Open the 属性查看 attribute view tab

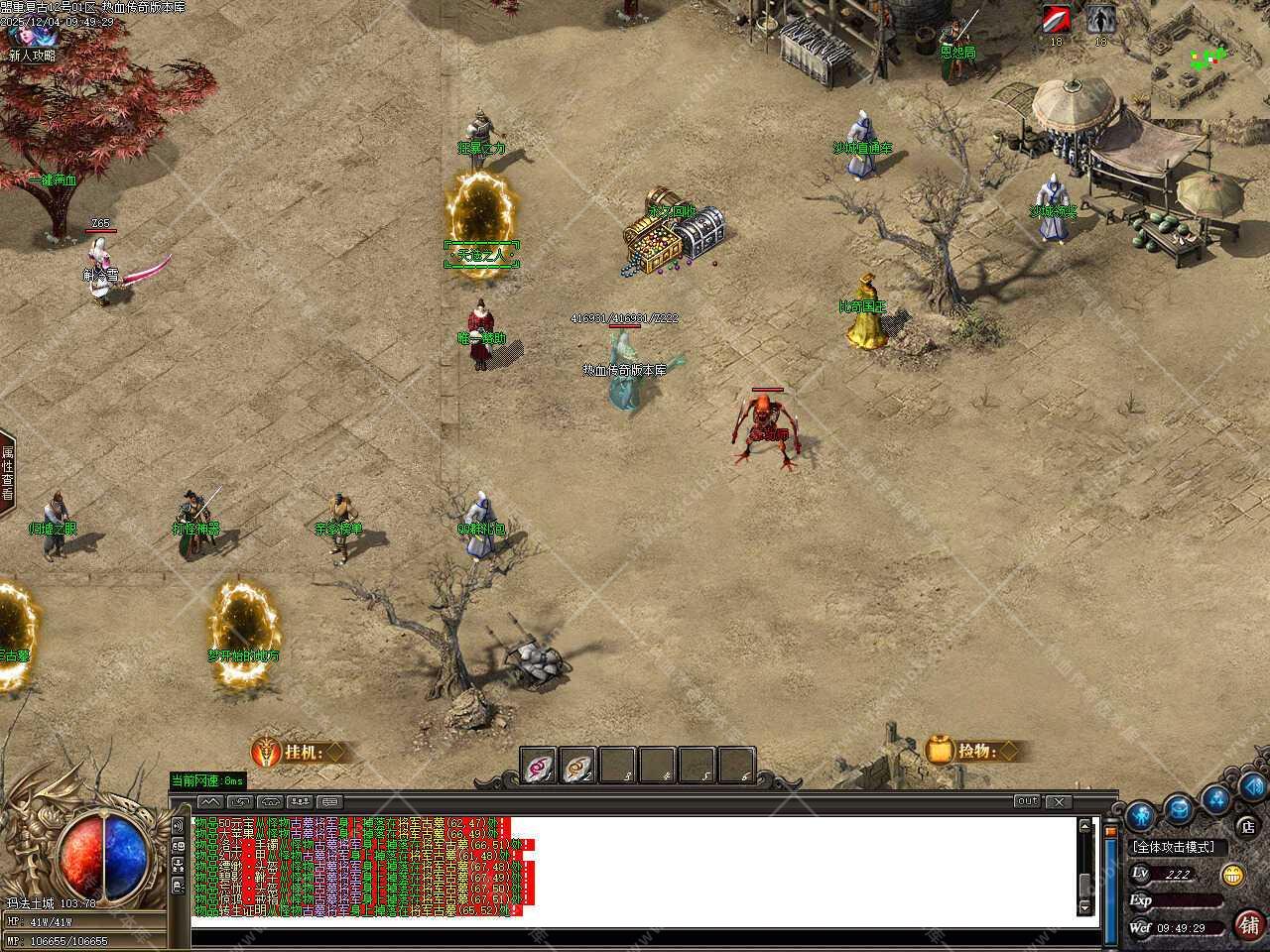click(x=7, y=474)
